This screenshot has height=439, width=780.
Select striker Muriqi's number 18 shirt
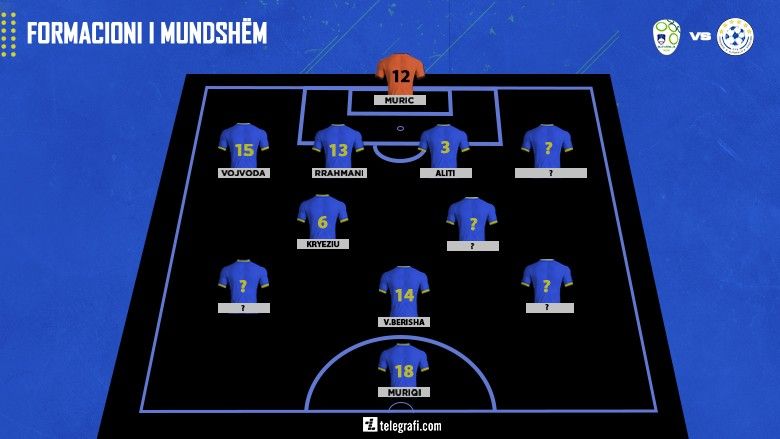404,365
